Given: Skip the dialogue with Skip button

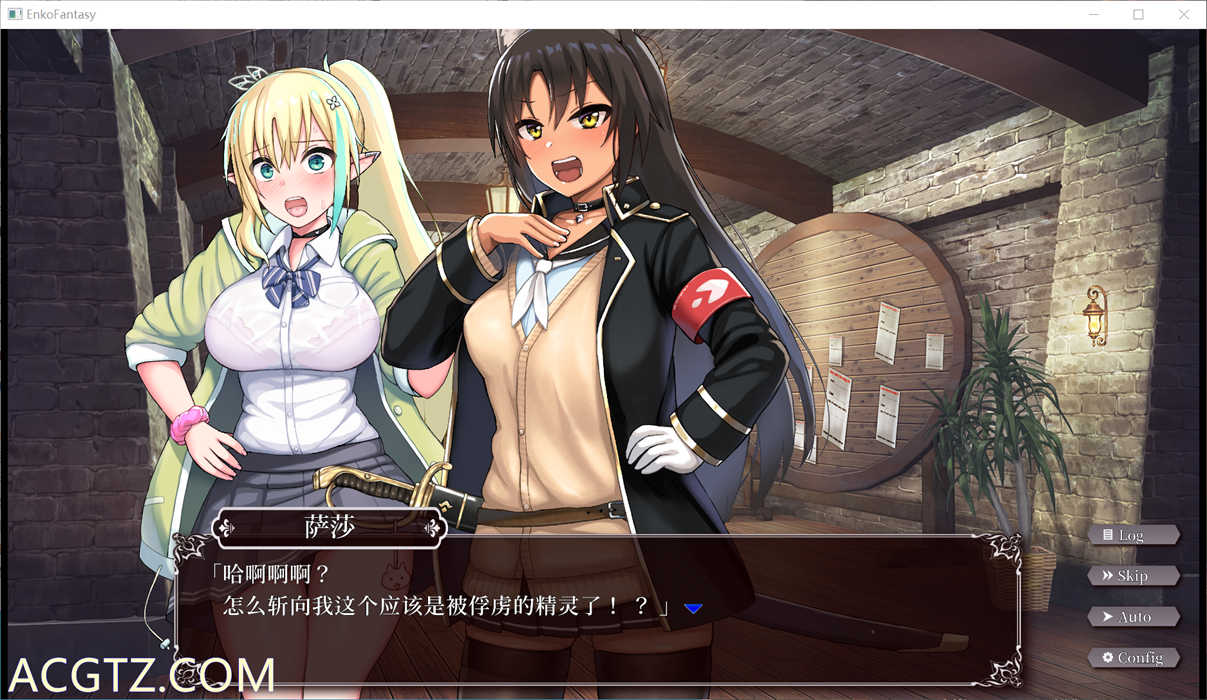Looking at the screenshot, I should click(1132, 576).
